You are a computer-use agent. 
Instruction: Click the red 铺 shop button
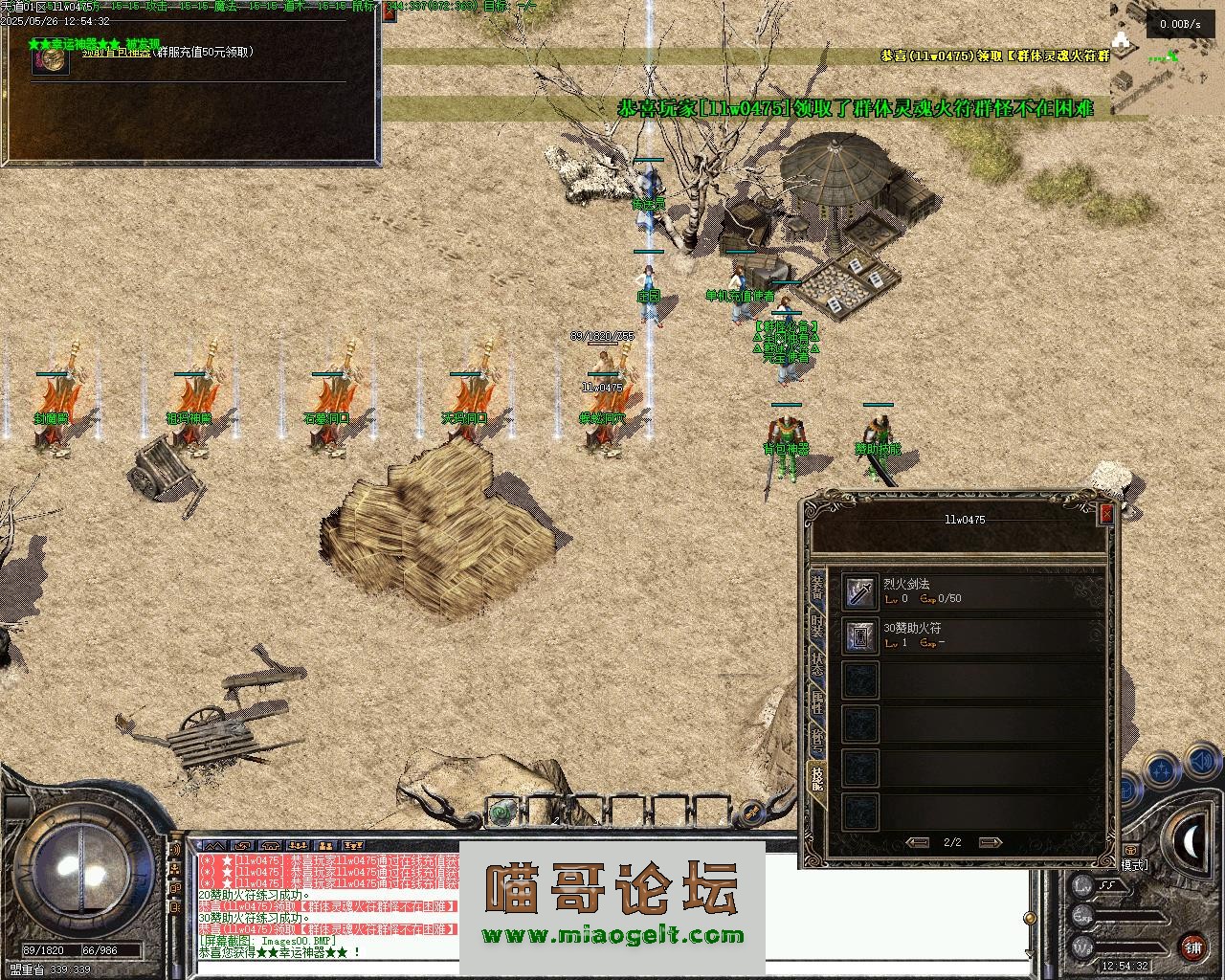pyautogui.click(x=1192, y=948)
